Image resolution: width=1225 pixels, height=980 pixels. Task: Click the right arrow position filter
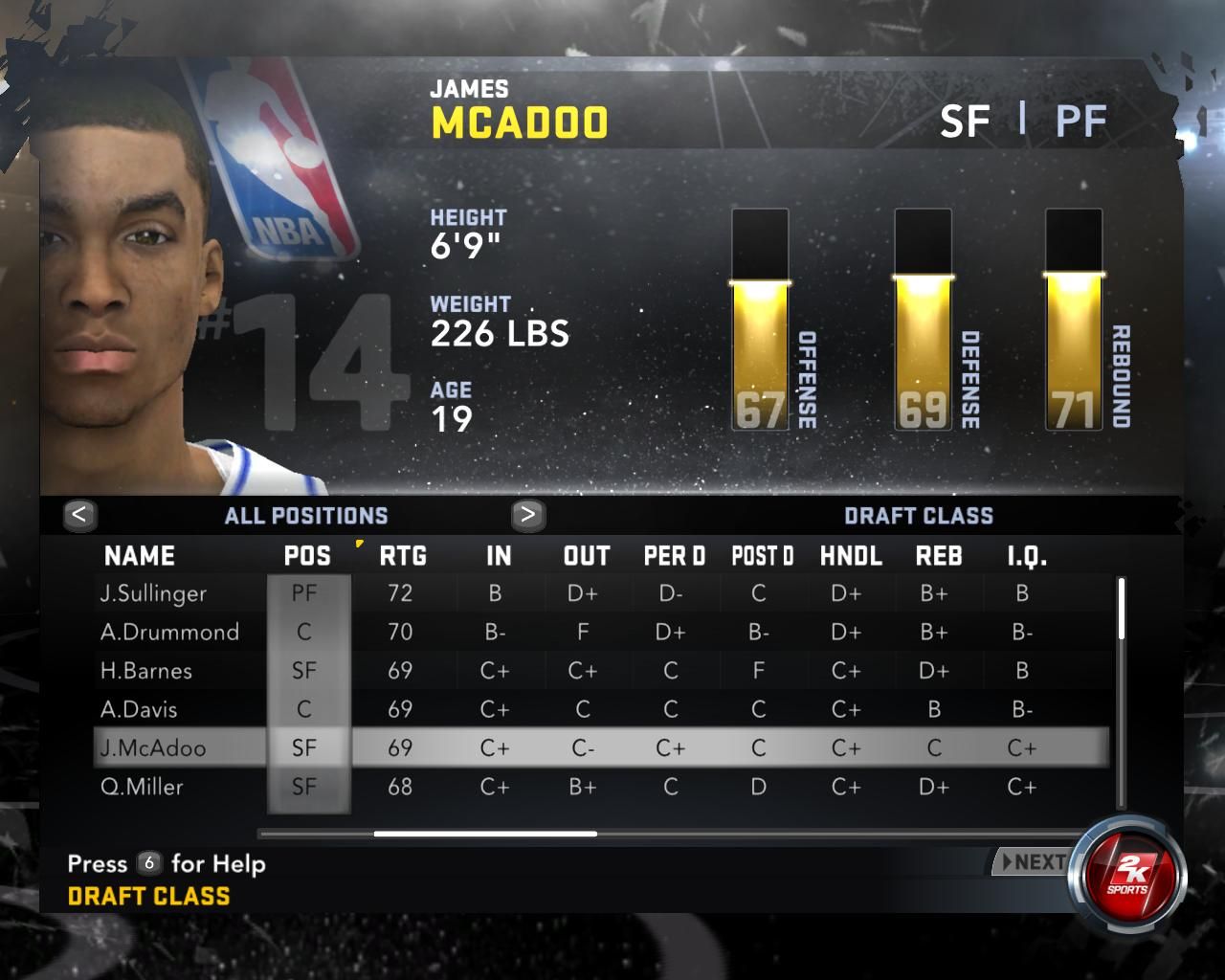click(x=527, y=515)
